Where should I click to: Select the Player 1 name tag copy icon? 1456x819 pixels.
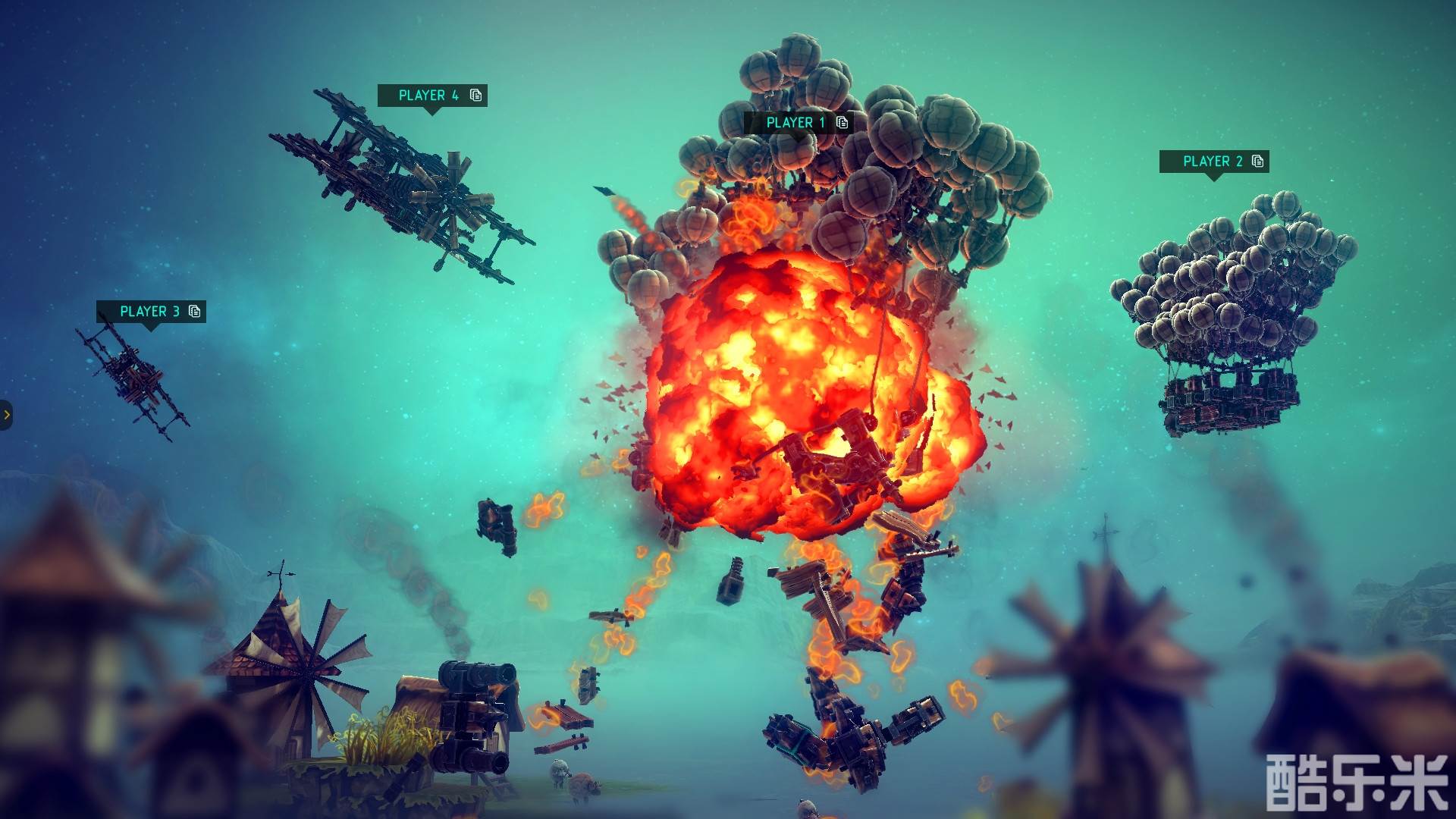[x=842, y=122]
